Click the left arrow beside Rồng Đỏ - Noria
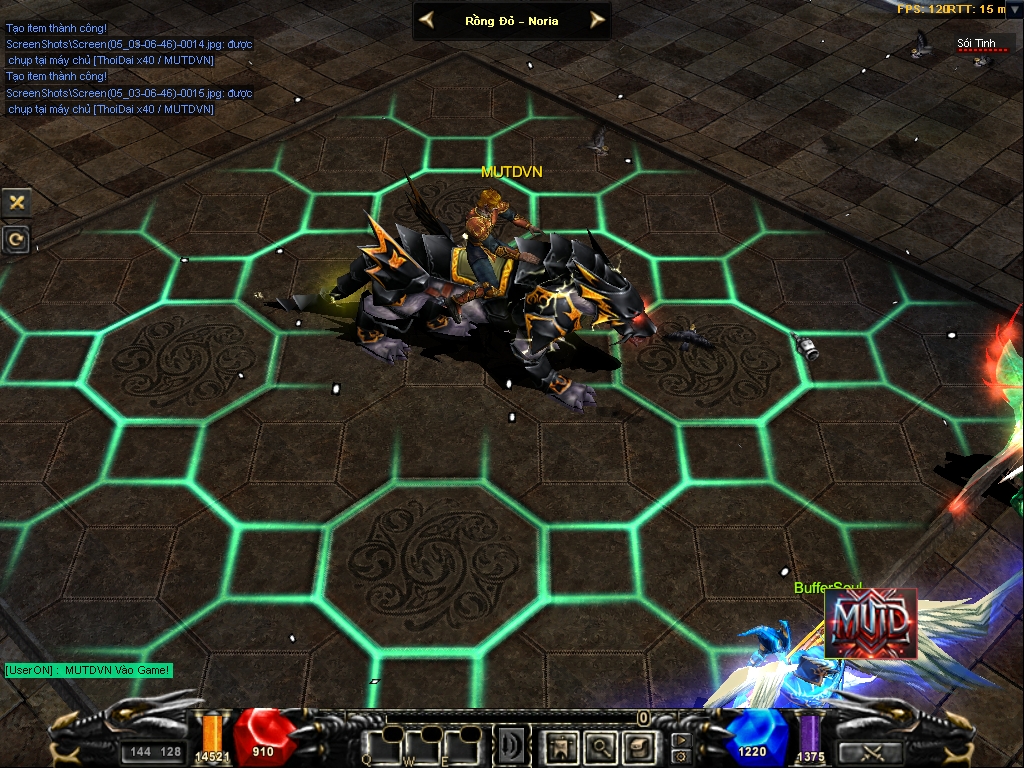The image size is (1024, 768). pyautogui.click(x=427, y=20)
